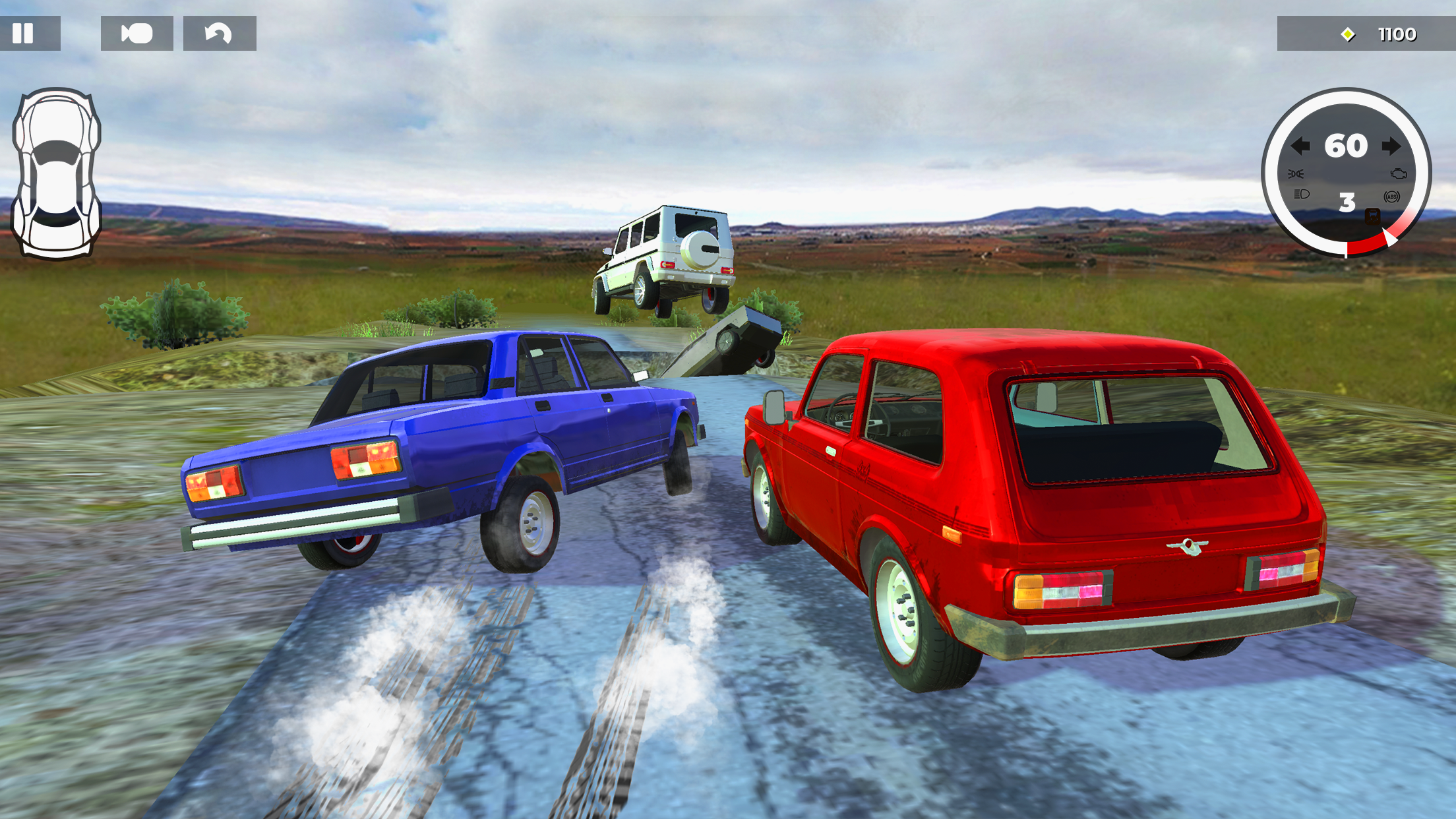Toggle the gear indicator showing 3
This screenshot has width=1456, height=819.
coord(1347,200)
